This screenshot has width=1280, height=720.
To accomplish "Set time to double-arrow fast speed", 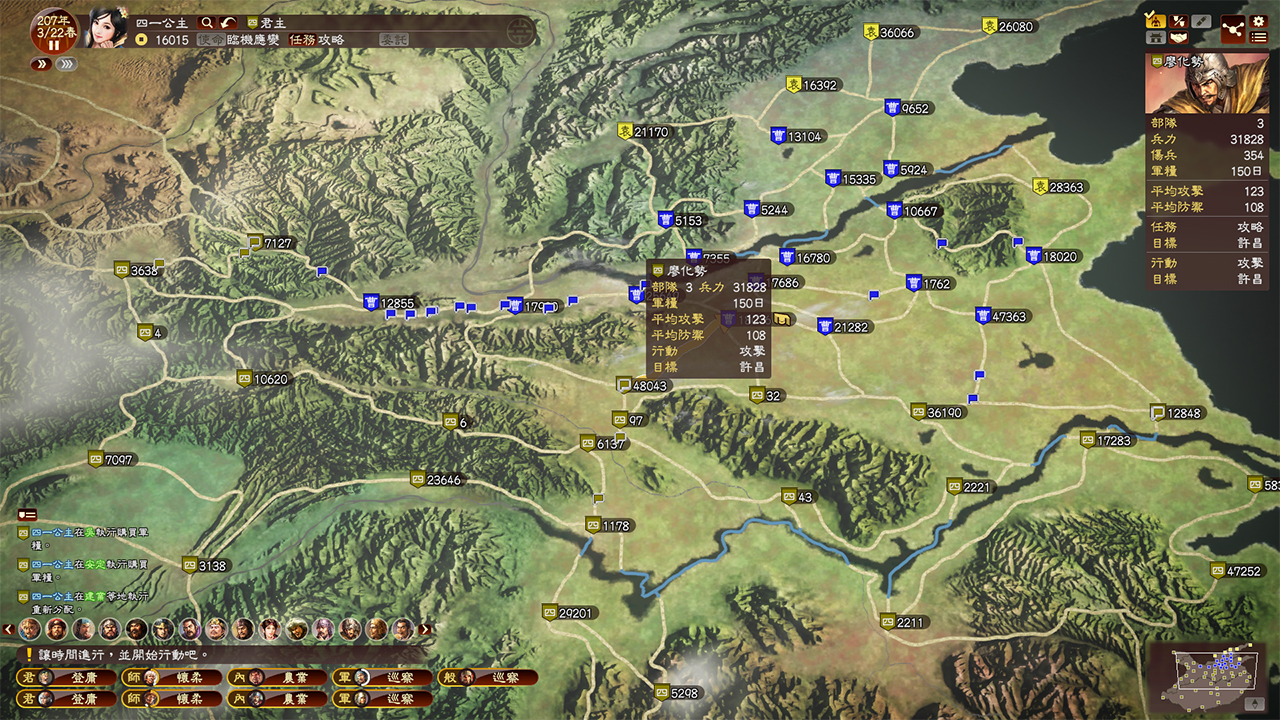I will click(x=41, y=64).
